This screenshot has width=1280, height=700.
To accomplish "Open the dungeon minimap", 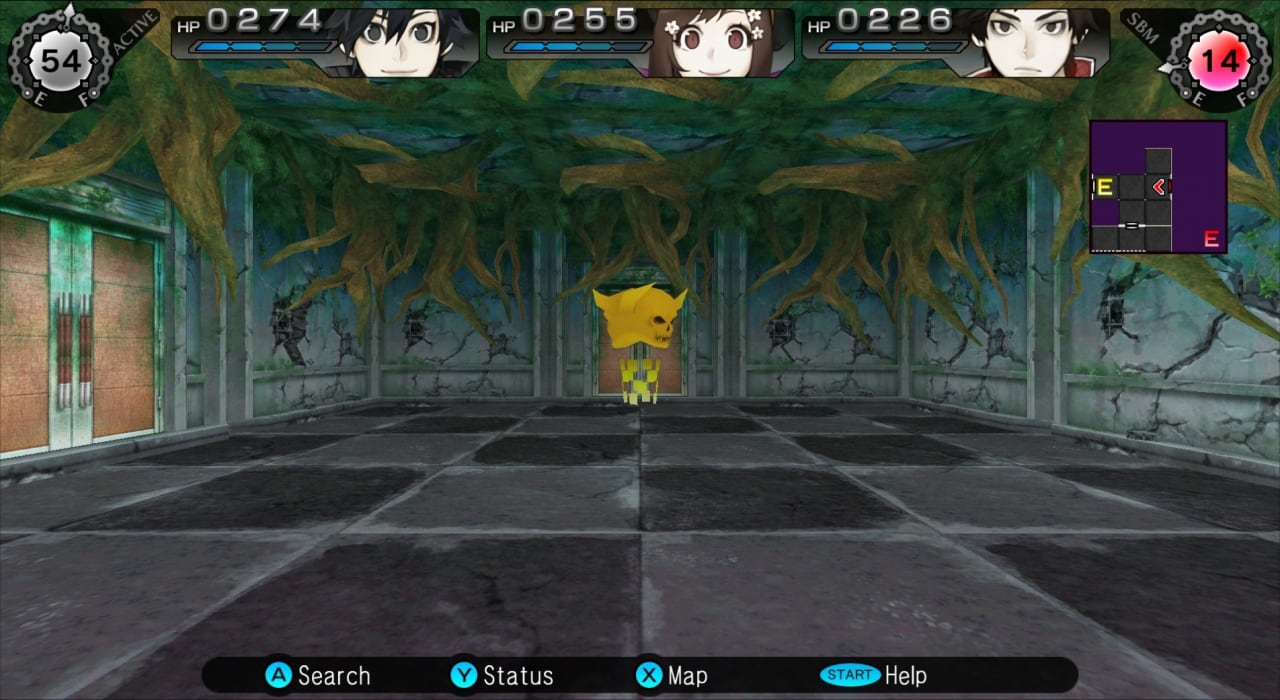I will (x=1158, y=187).
